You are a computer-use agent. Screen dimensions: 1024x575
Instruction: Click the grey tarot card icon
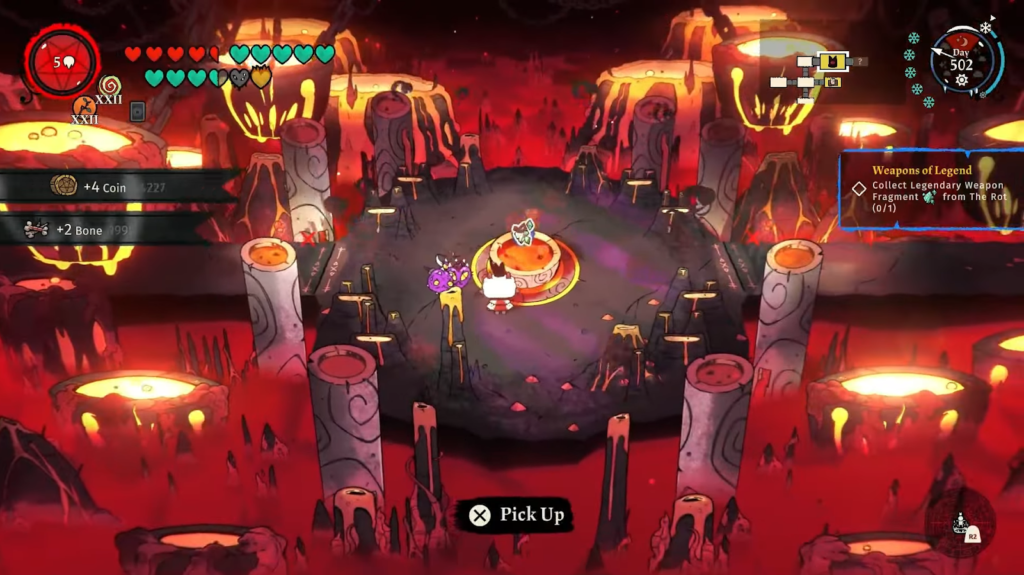[137, 111]
